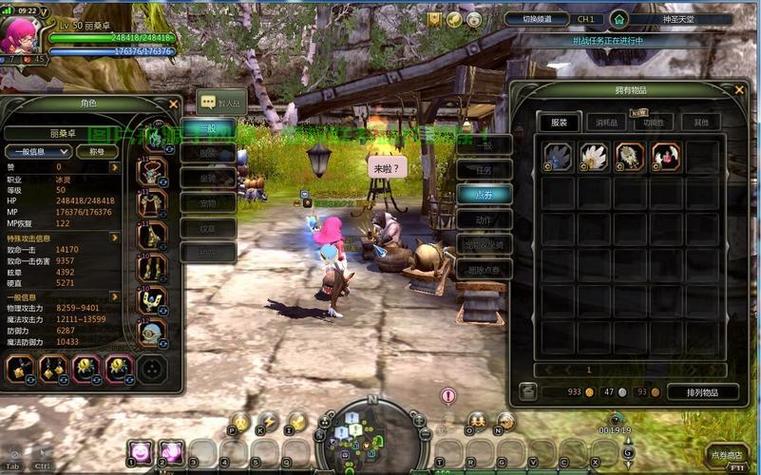
Task: Open the 一般信息 dropdown in character panel
Action: tap(36, 152)
